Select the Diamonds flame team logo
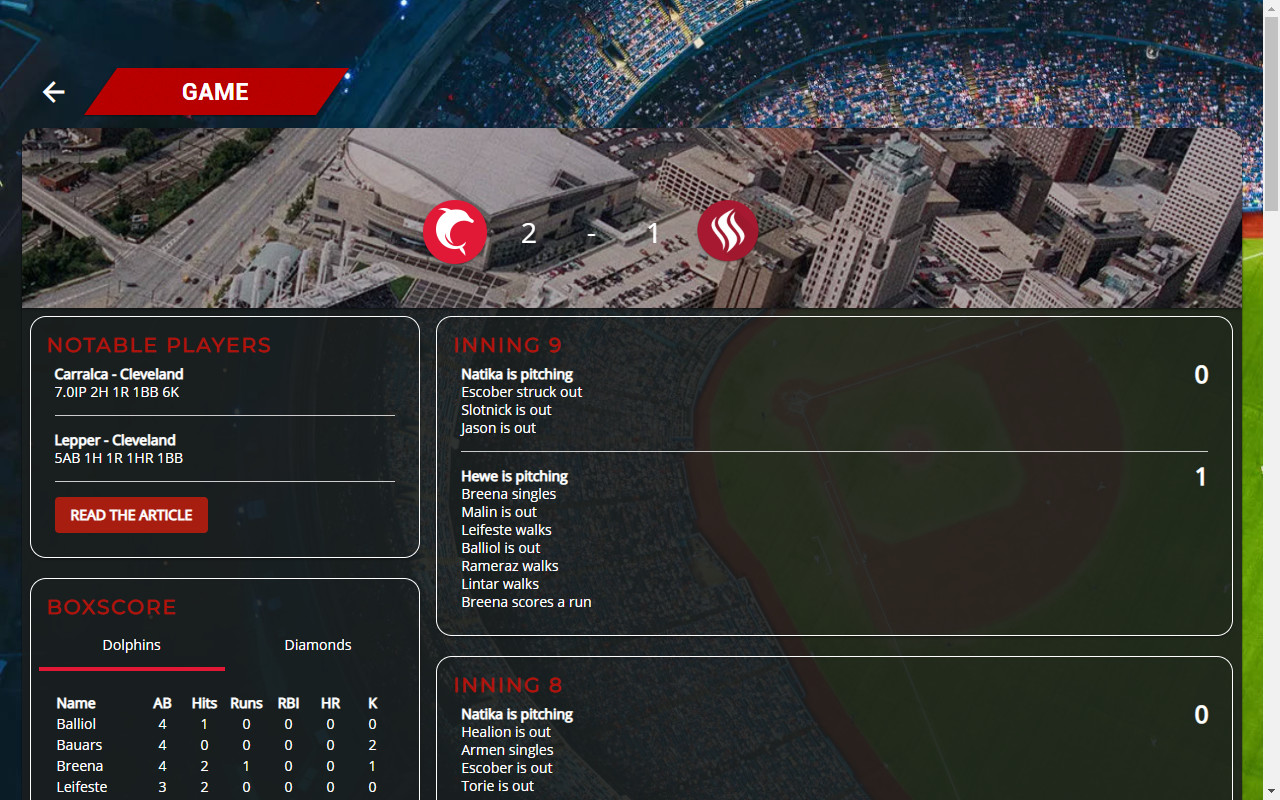The image size is (1280, 800). (x=727, y=231)
